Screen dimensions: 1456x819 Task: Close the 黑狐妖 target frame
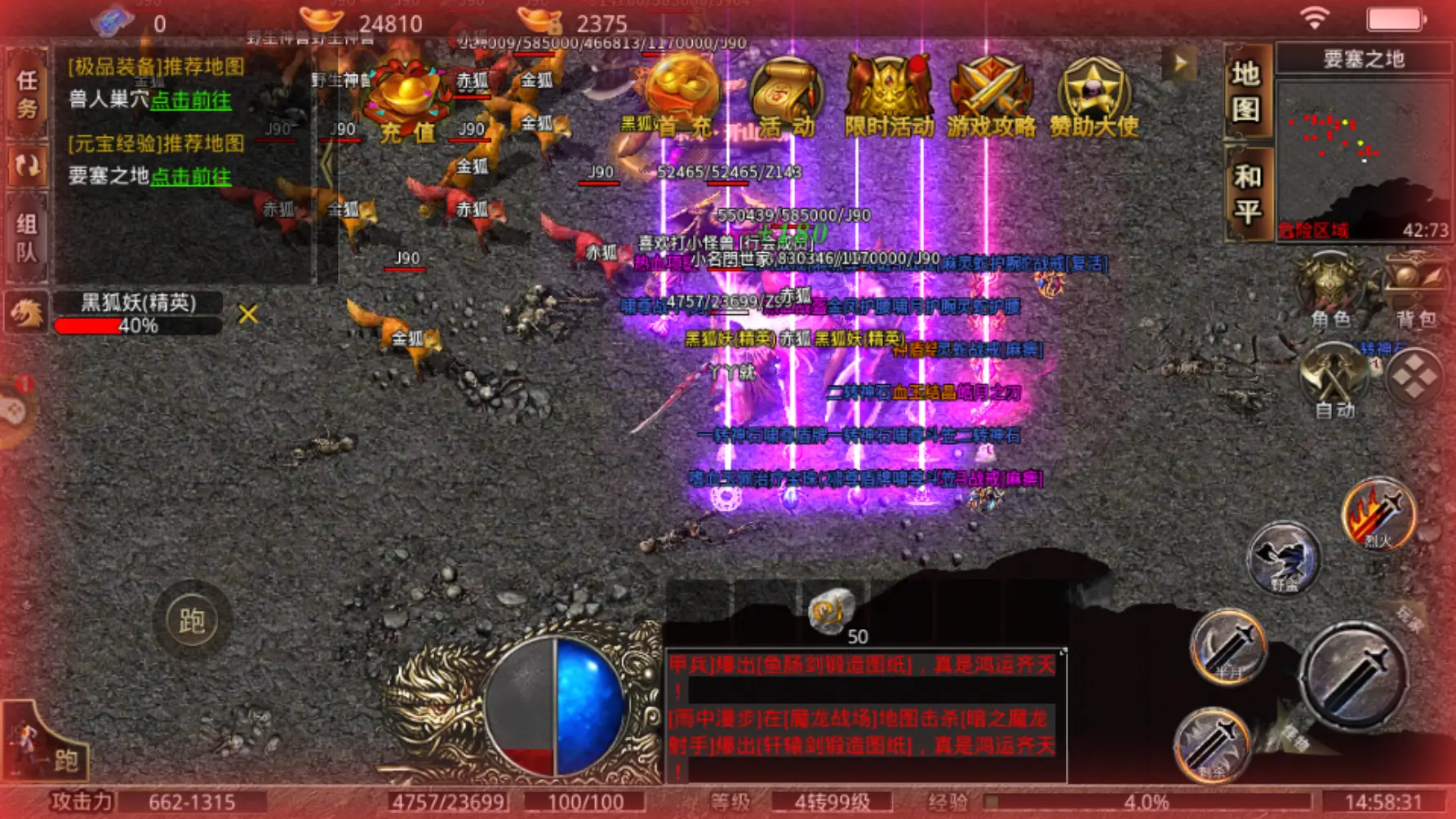pyautogui.click(x=248, y=314)
